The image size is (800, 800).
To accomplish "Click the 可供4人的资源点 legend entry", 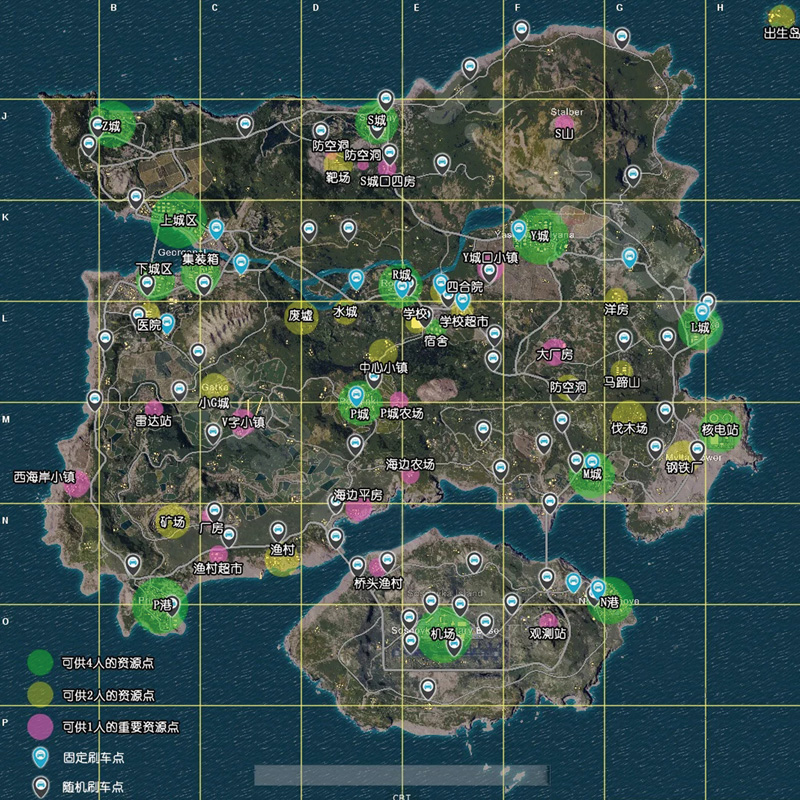I will [110, 661].
